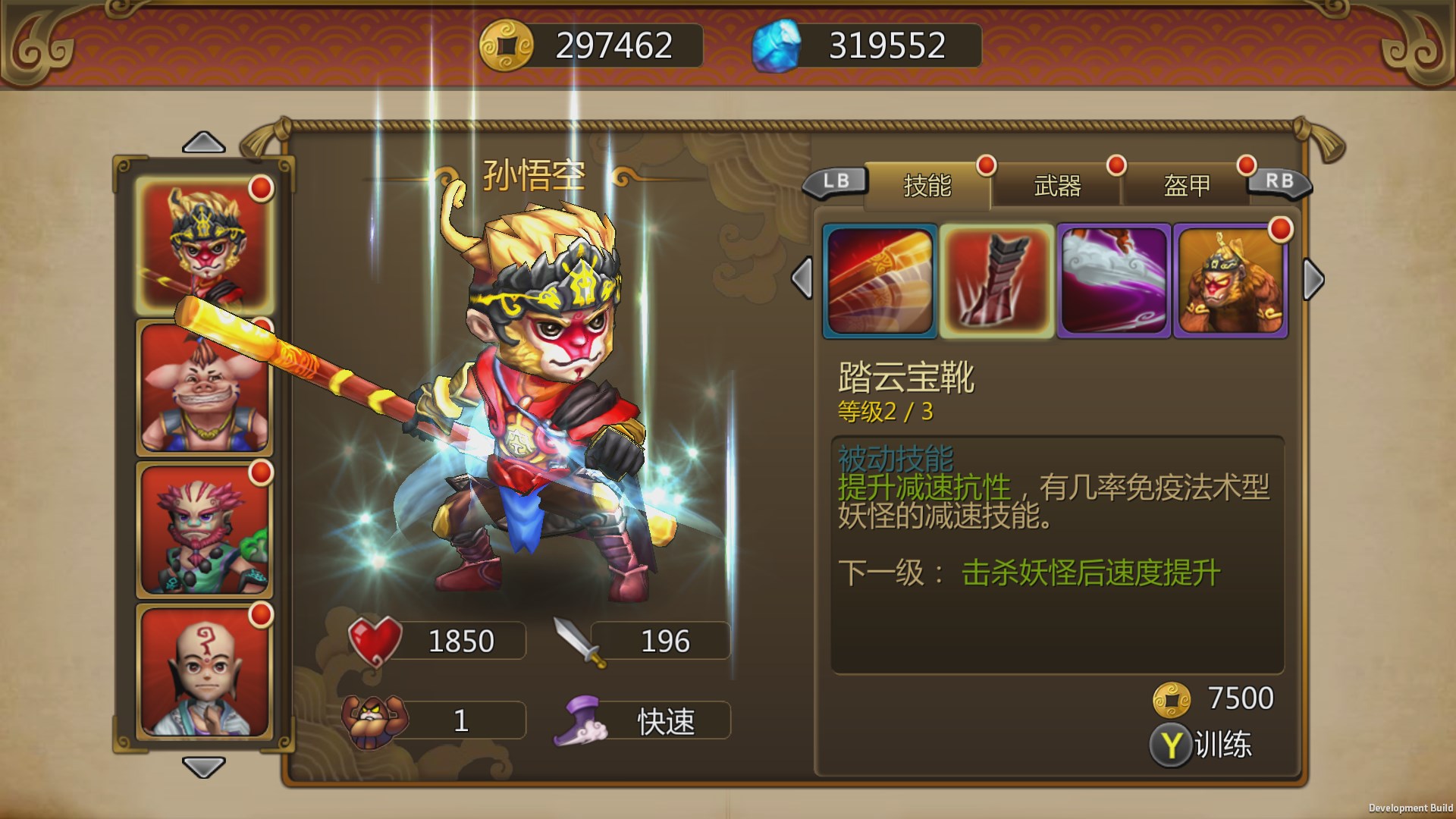Click the LB shoulder button label
This screenshot has width=1456, height=819.
(x=834, y=182)
